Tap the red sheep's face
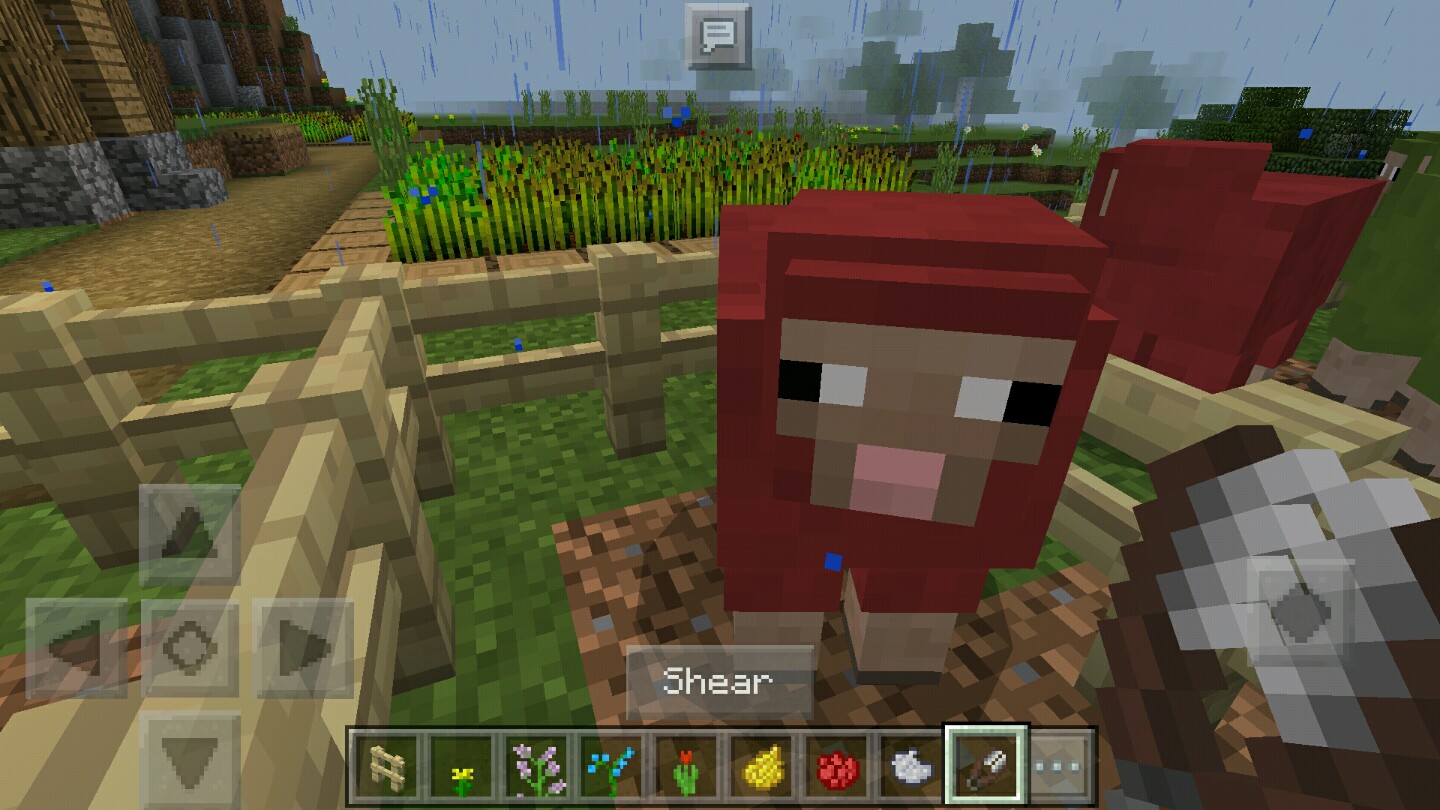The image size is (1440, 810). [x=910, y=410]
